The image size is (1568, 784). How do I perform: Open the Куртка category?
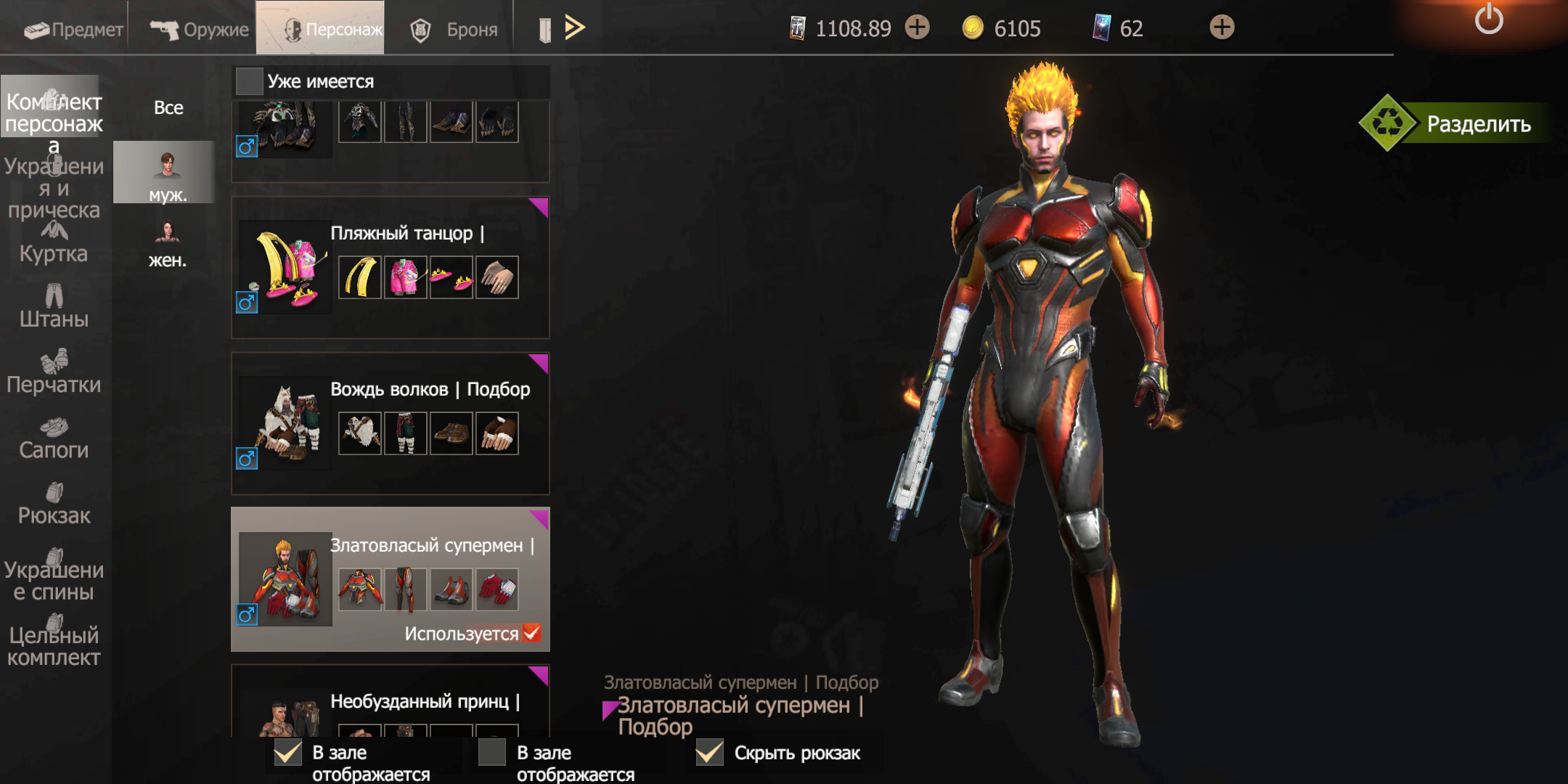54,243
